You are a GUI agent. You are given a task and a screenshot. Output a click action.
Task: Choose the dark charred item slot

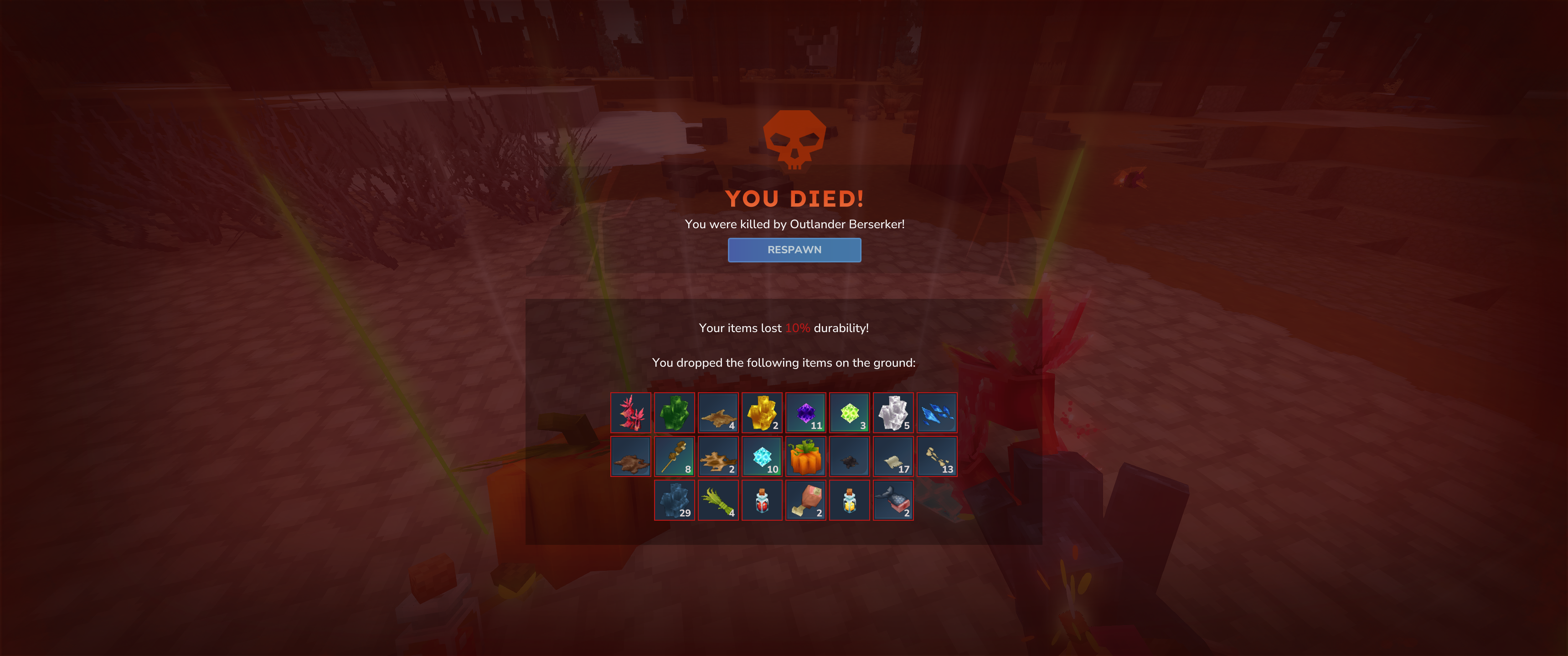[849, 456]
